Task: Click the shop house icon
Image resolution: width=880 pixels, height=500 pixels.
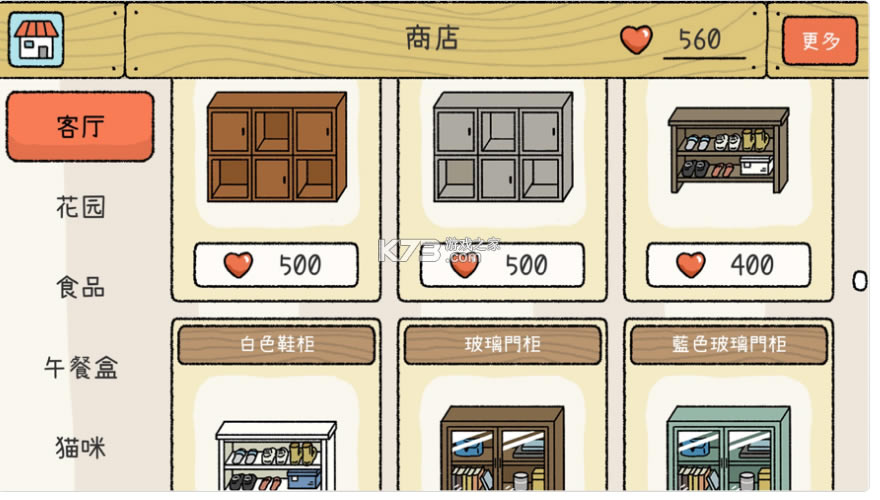Action: coord(36,39)
